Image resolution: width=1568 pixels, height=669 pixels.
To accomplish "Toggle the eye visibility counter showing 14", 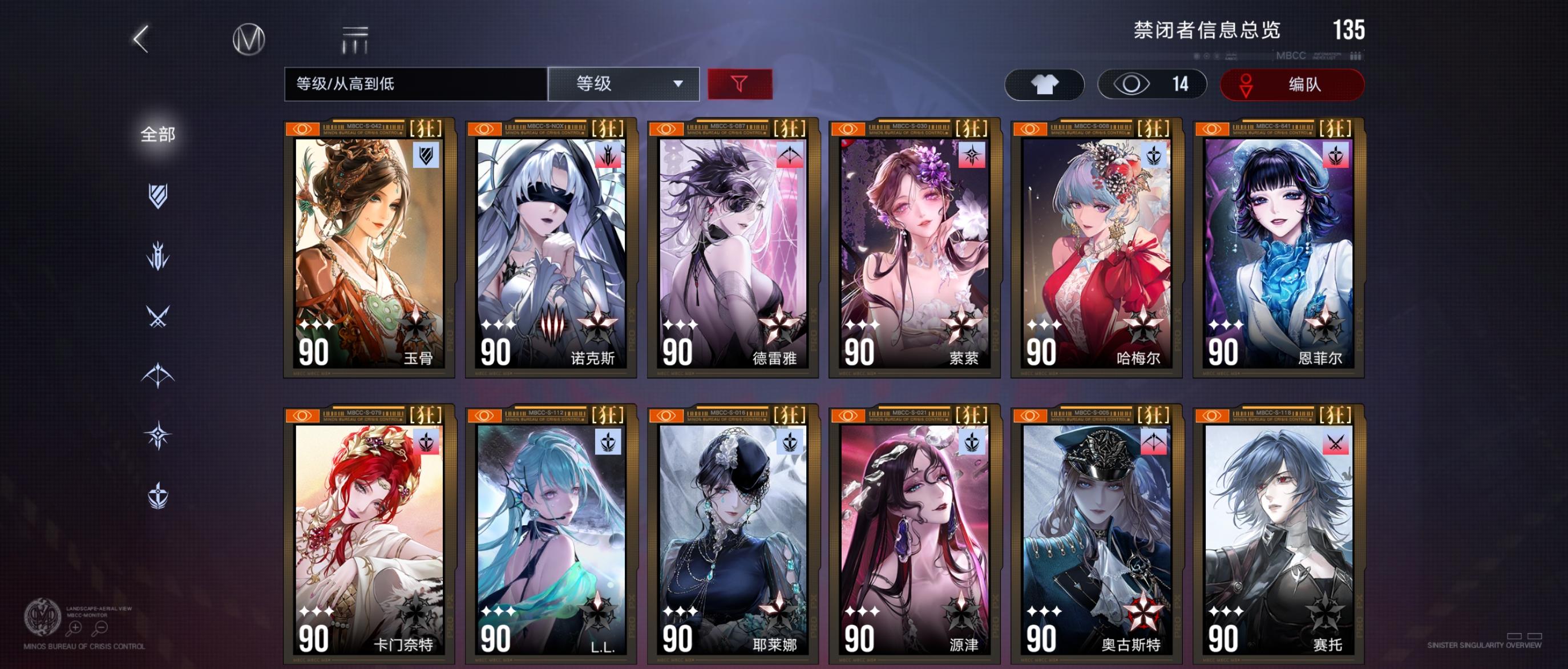I will tap(1151, 84).
